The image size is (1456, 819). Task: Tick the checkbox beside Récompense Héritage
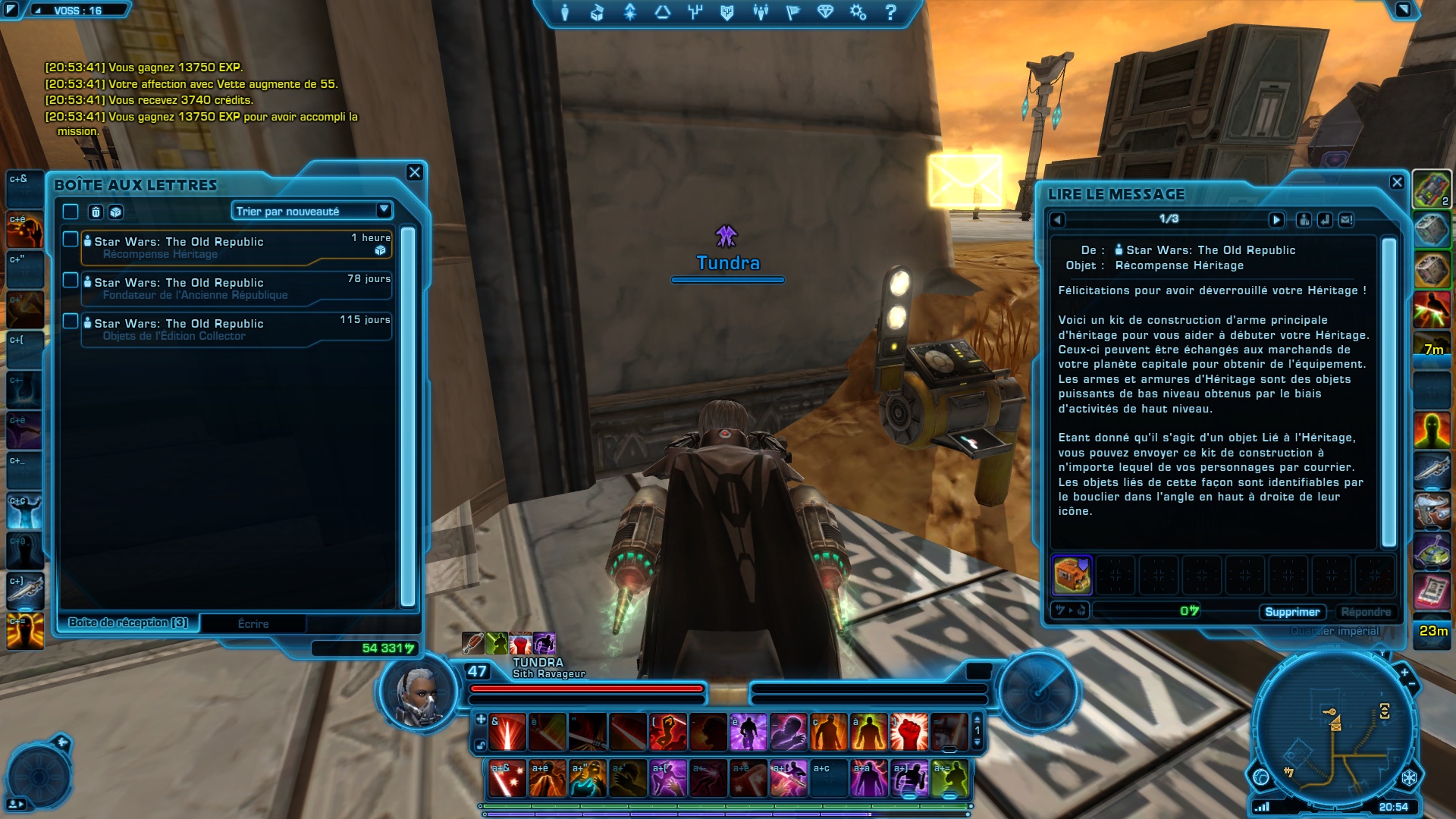71,240
